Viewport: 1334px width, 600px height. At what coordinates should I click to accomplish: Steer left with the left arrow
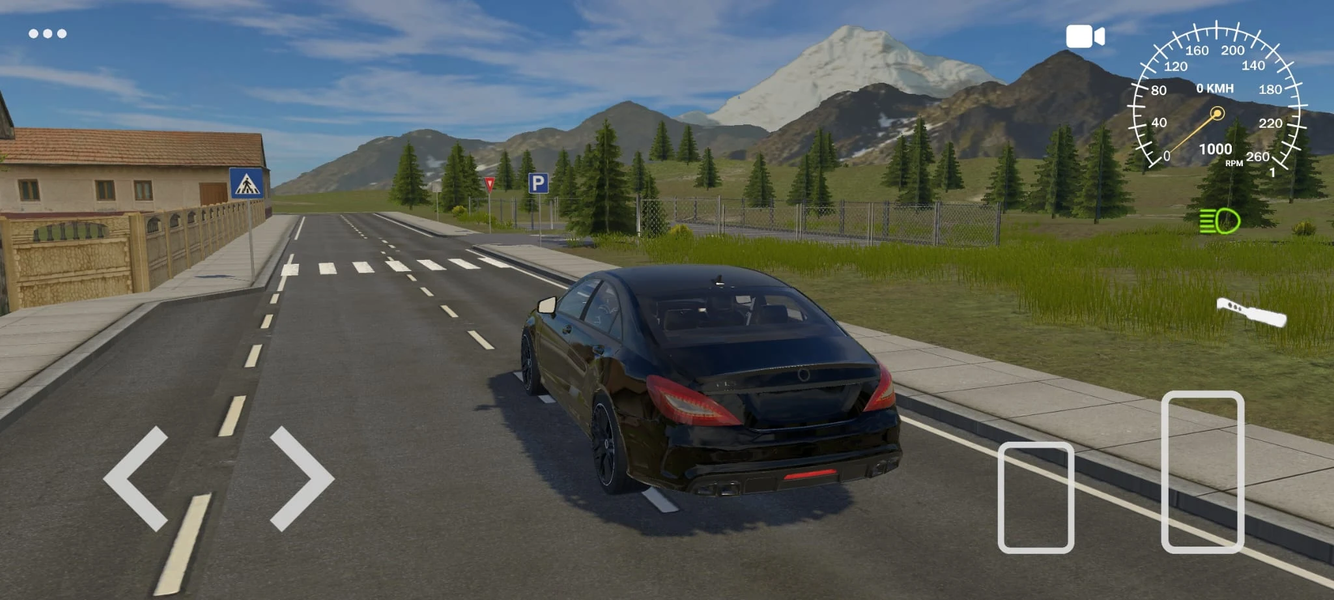coord(136,479)
